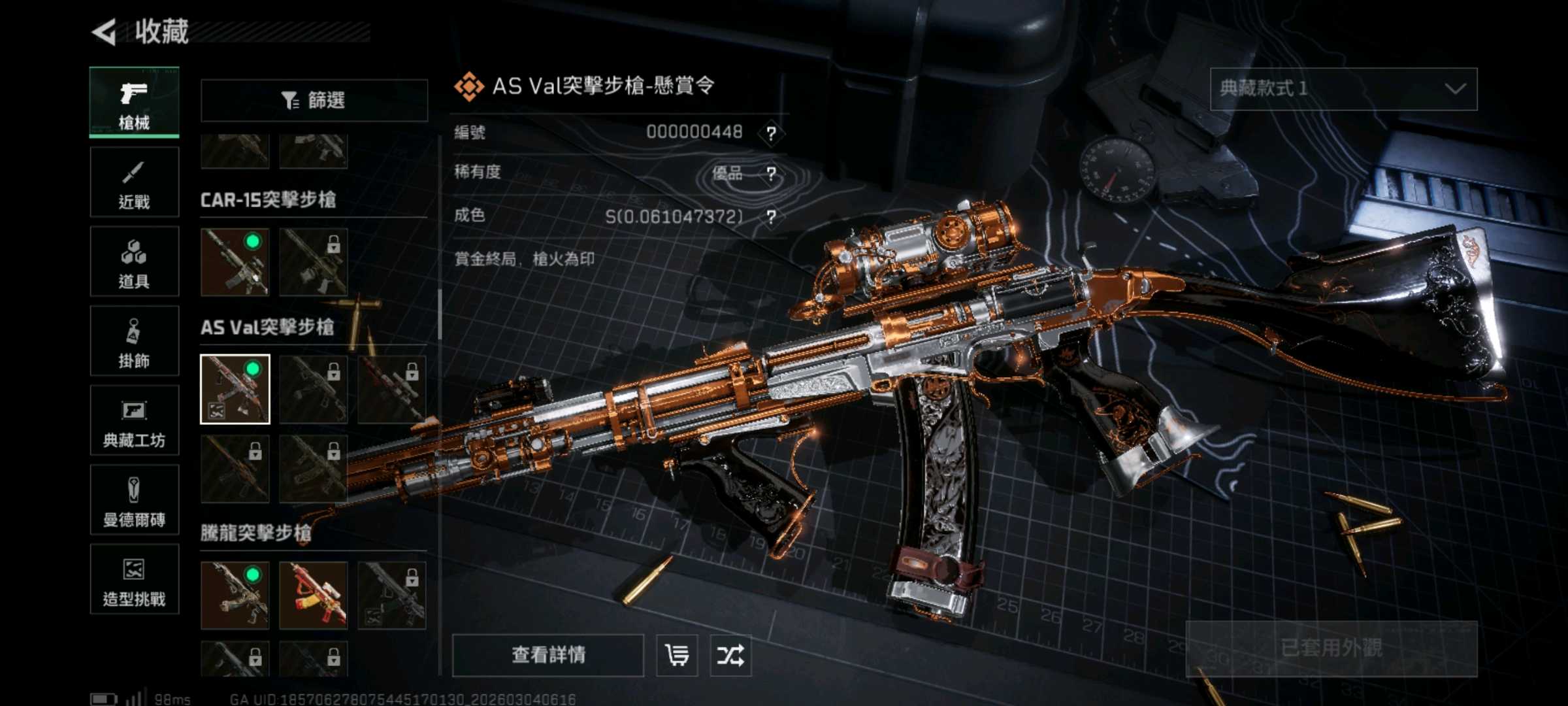This screenshot has height=706, width=1568.
Task: Show help for the 稀有度 rarity
Action: (x=772, y=174)
